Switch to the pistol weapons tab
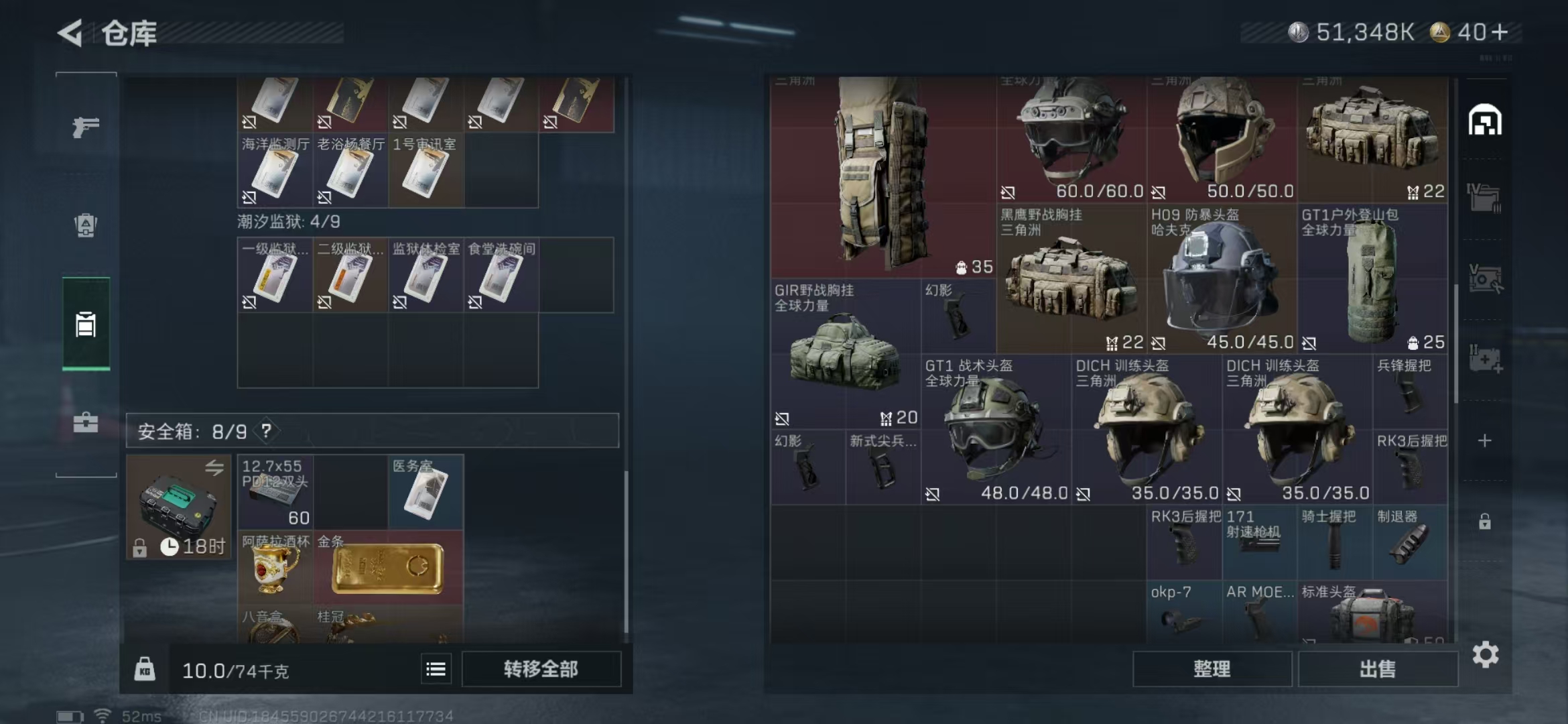Viewport: 1568px width, 724px height. pyautogui.click(x=86, y=127)
